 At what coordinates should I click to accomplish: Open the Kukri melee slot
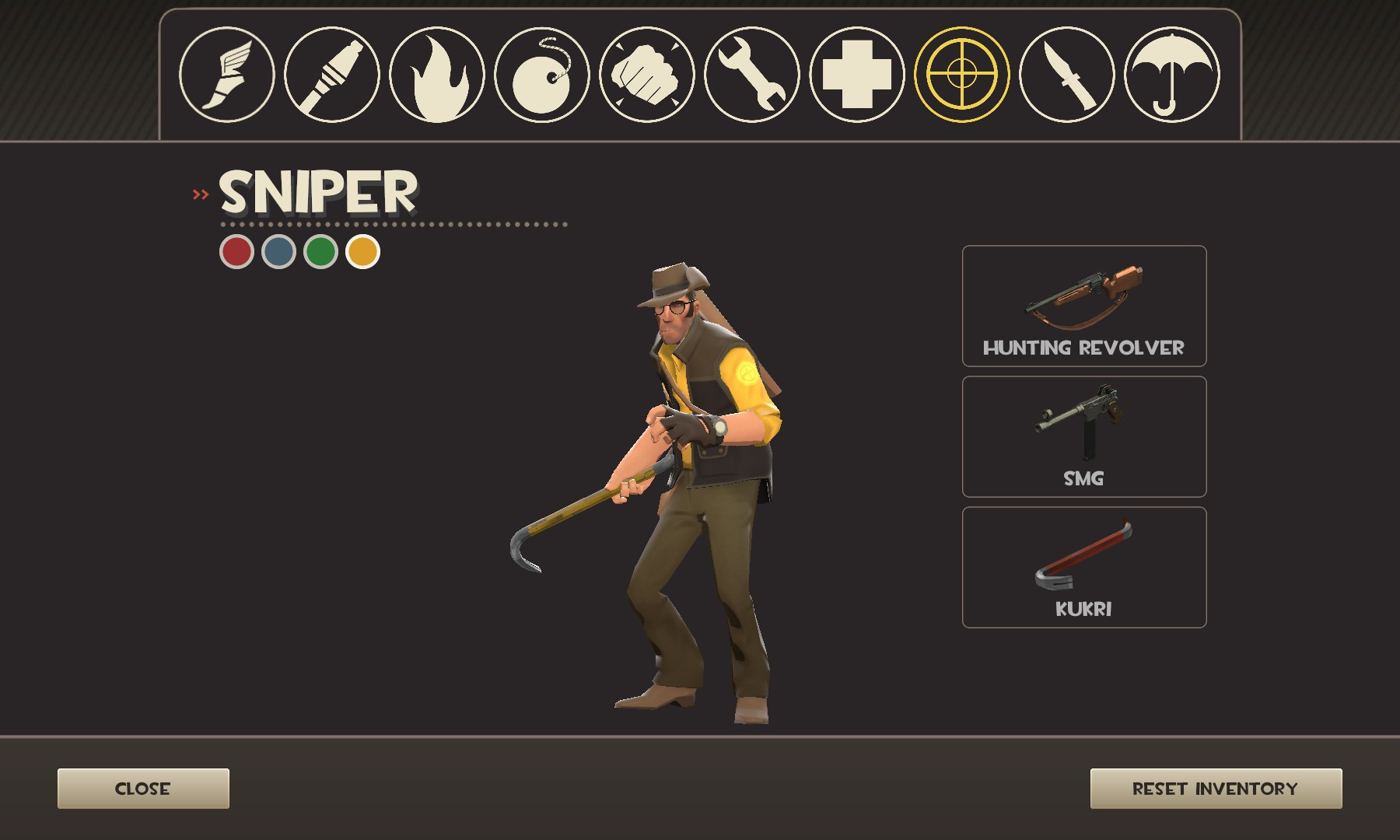[1083, 566]
